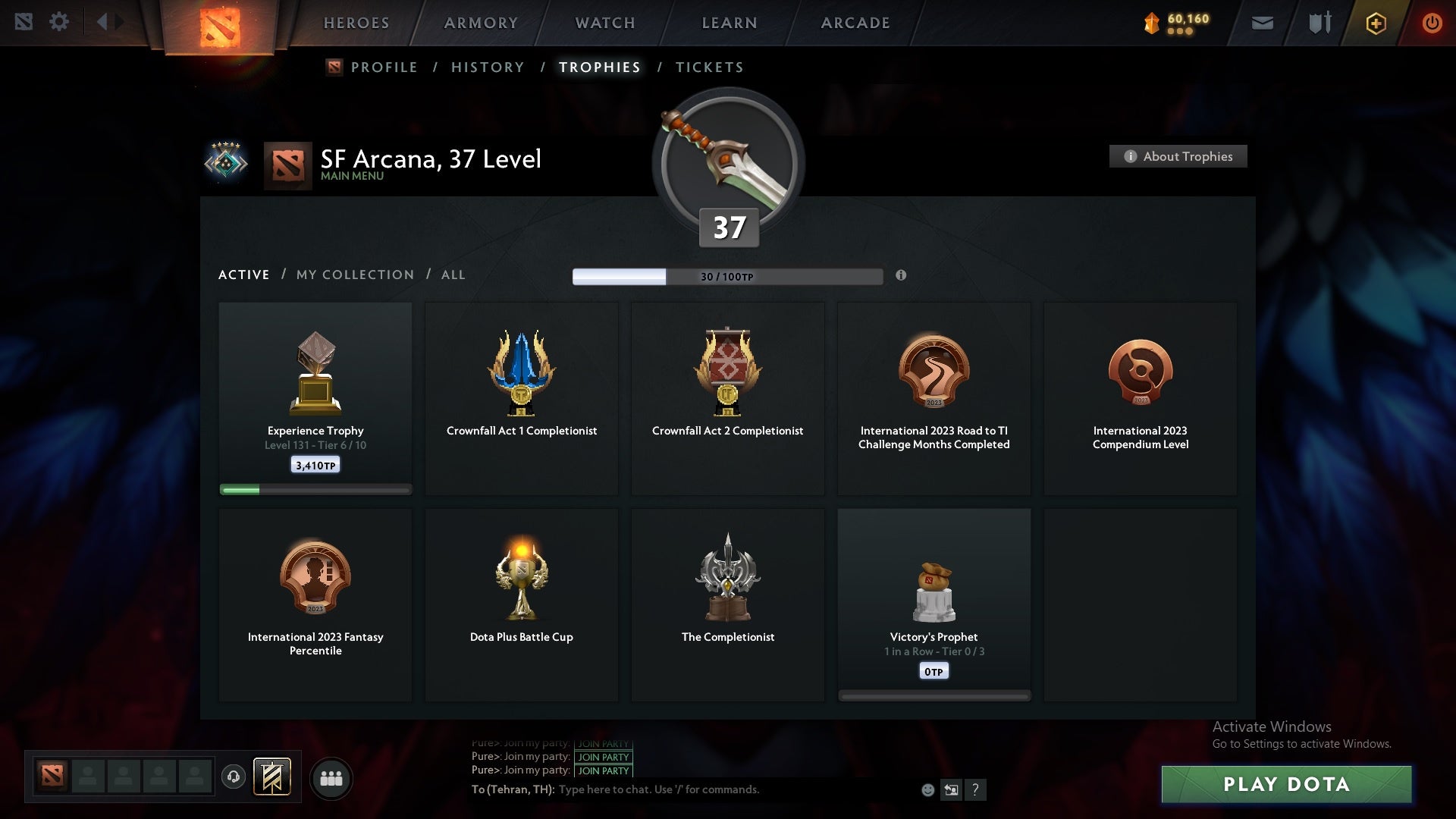This screenshot has height=819, width=1456.
Task: Open the Dota Plus hexagon icon
Action: point(1375,23)
